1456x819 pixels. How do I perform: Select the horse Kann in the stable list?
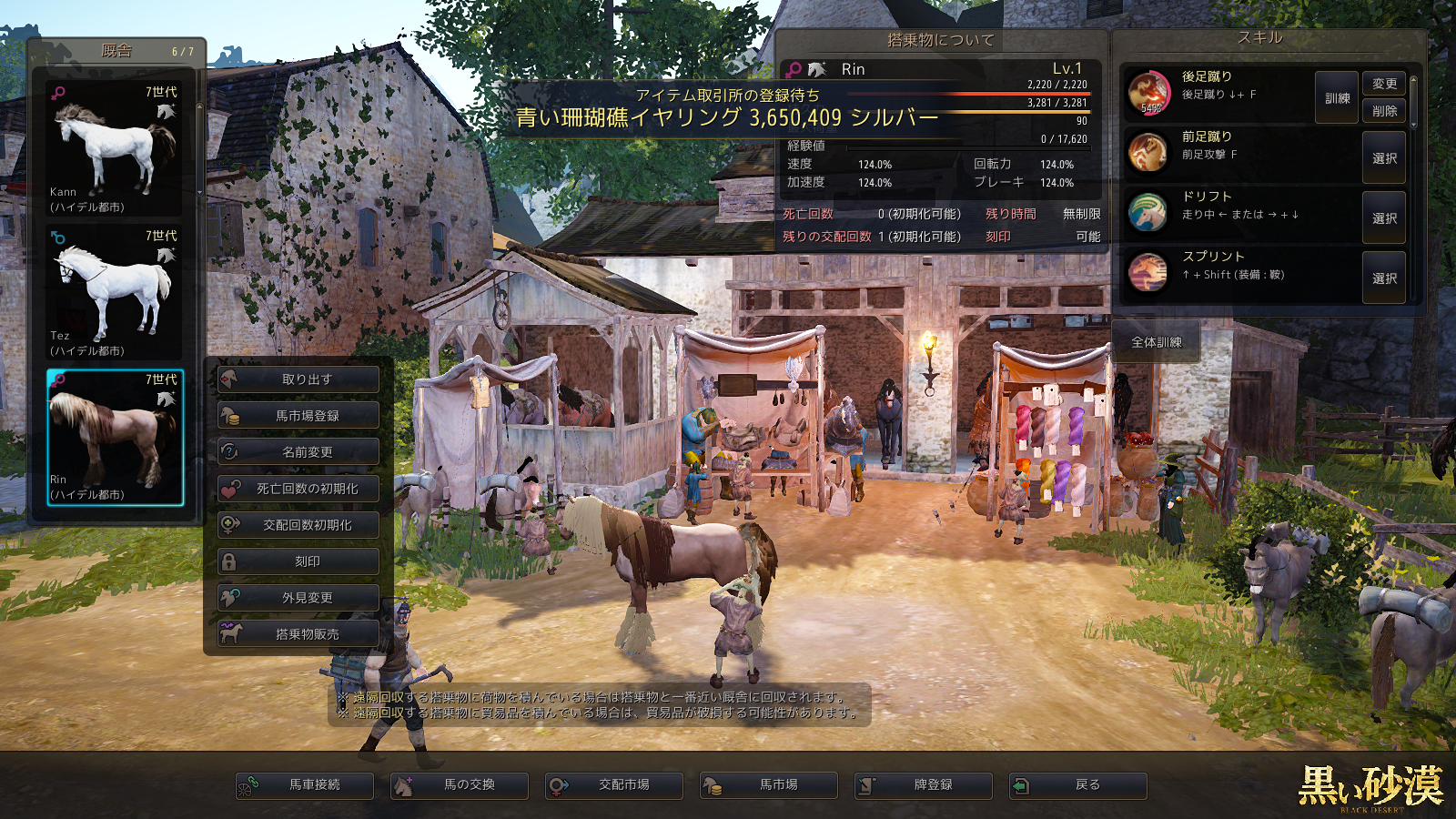click(x=114, y=148)
